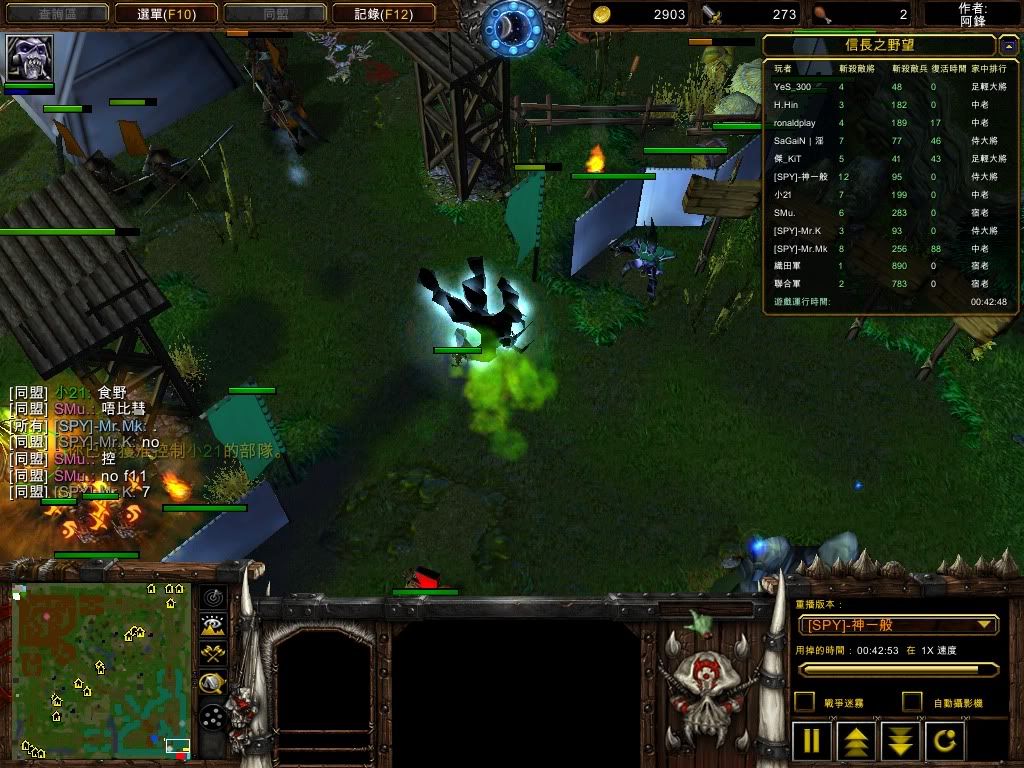Select the skull hero portrait icon

(30, 59)
